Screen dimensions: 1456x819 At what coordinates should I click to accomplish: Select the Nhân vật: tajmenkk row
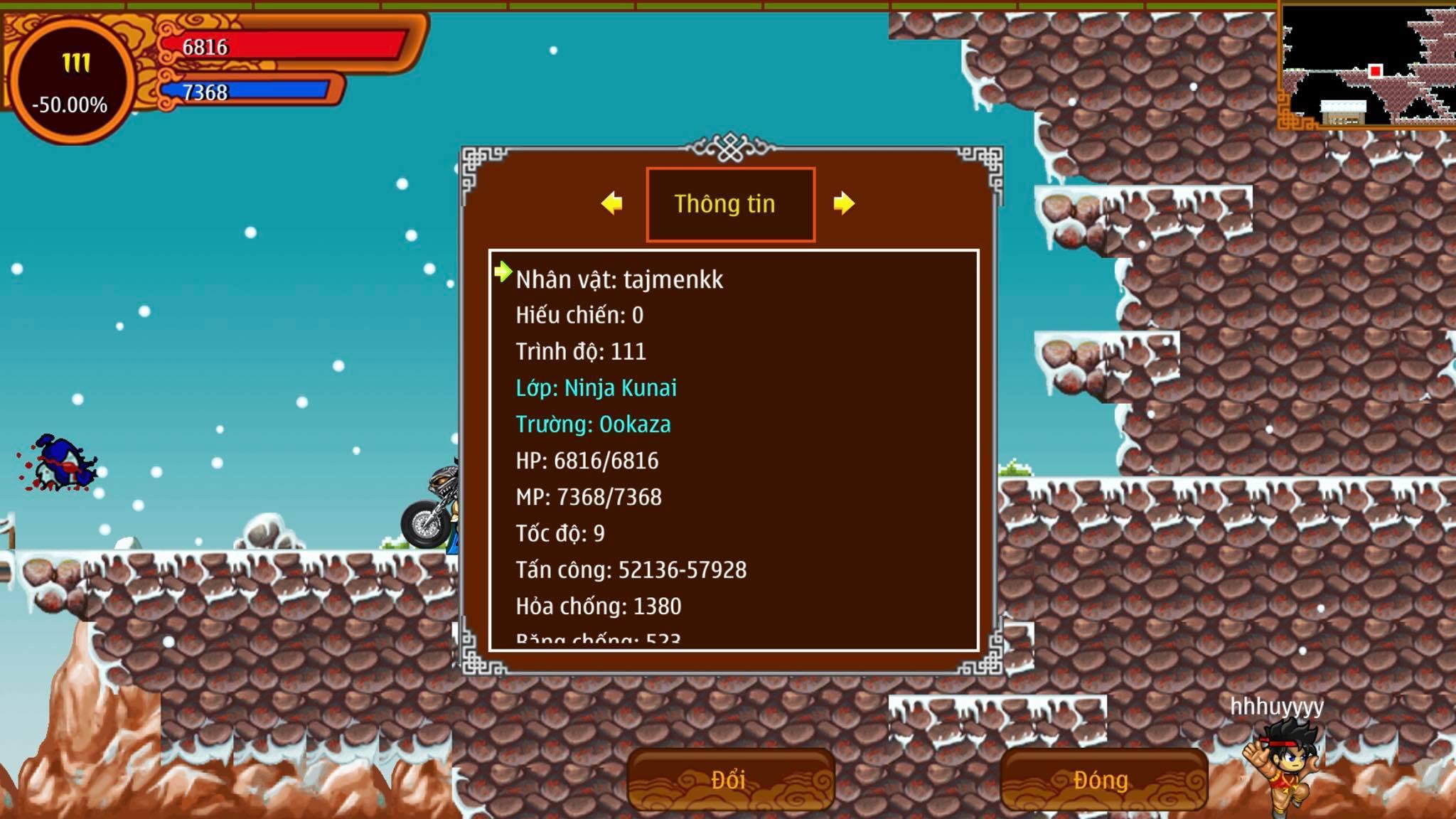point(619,279)
